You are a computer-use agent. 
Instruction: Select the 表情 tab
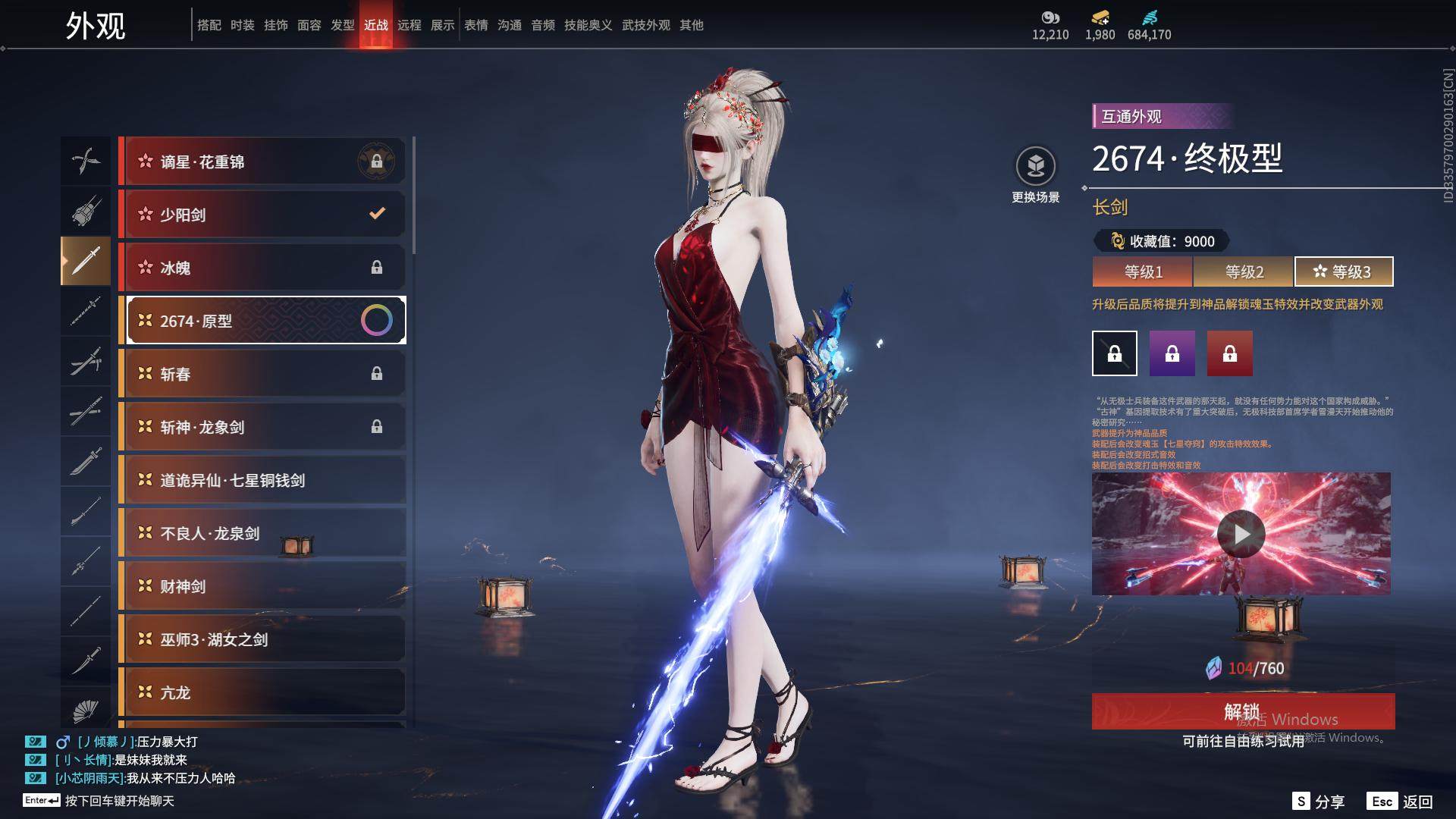pos(476,25)
